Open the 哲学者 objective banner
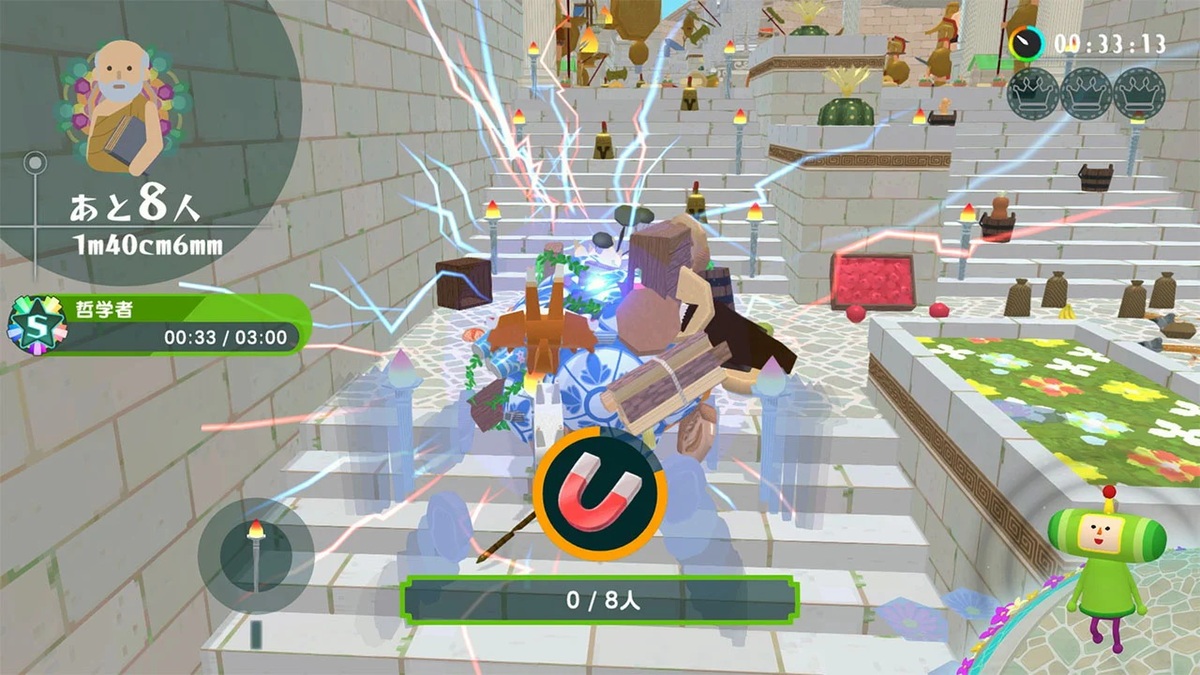Viewport: 1200px width, 675px height. click(x=175, y=324)
